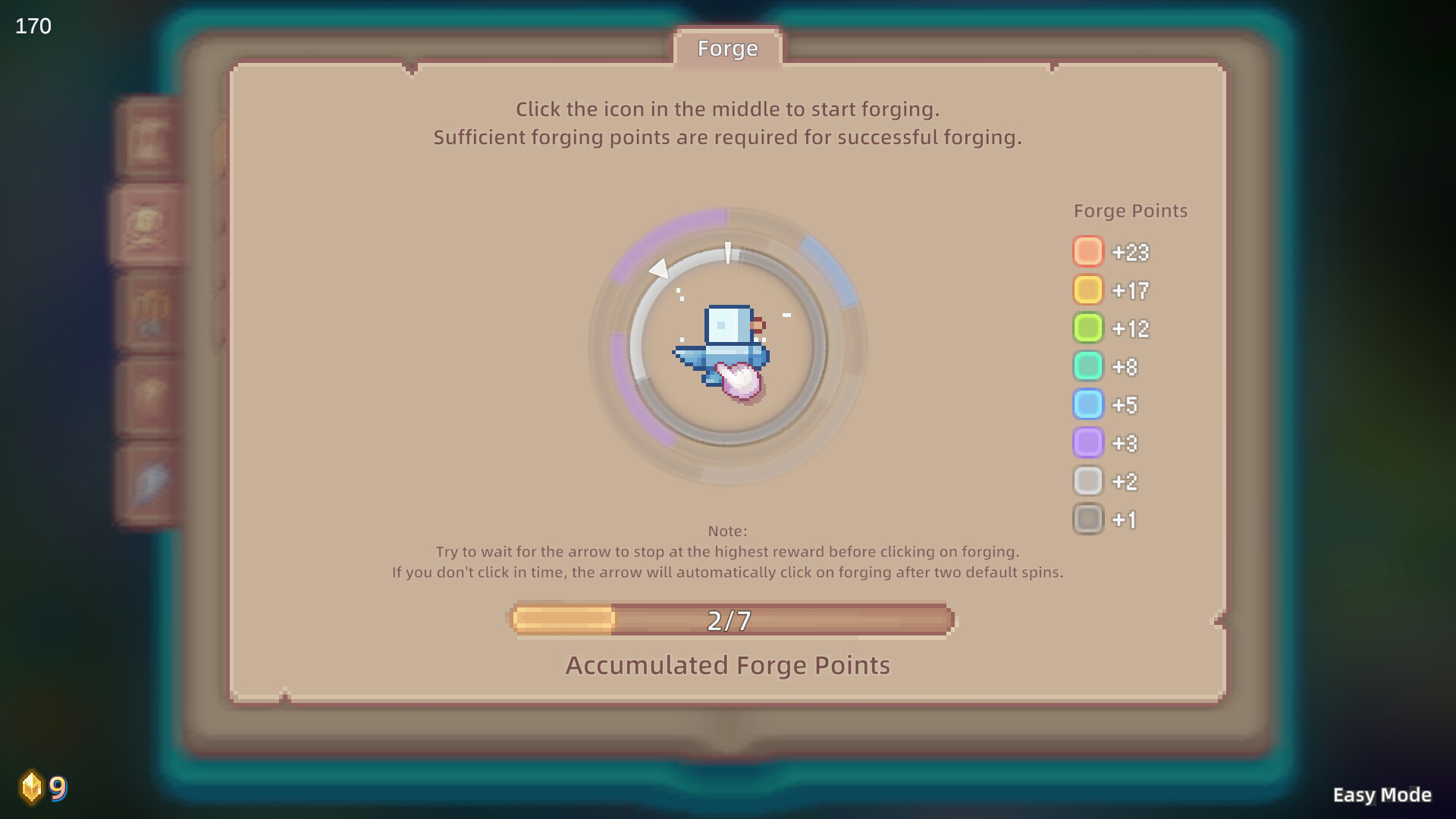Click the gray +1 forge point swatch

[1088, 519]
